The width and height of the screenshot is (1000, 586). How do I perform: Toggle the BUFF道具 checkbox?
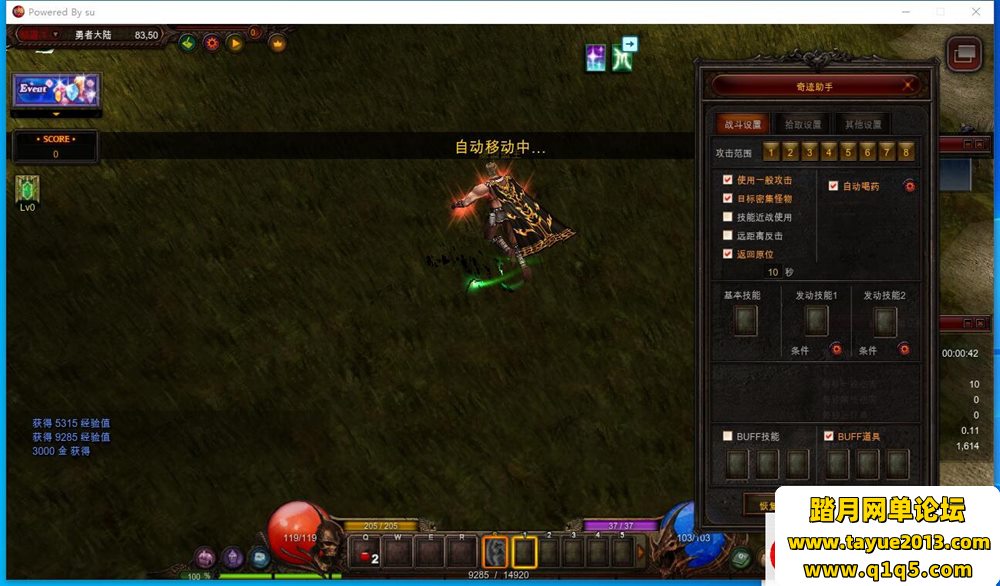click(x=828, y=437)
